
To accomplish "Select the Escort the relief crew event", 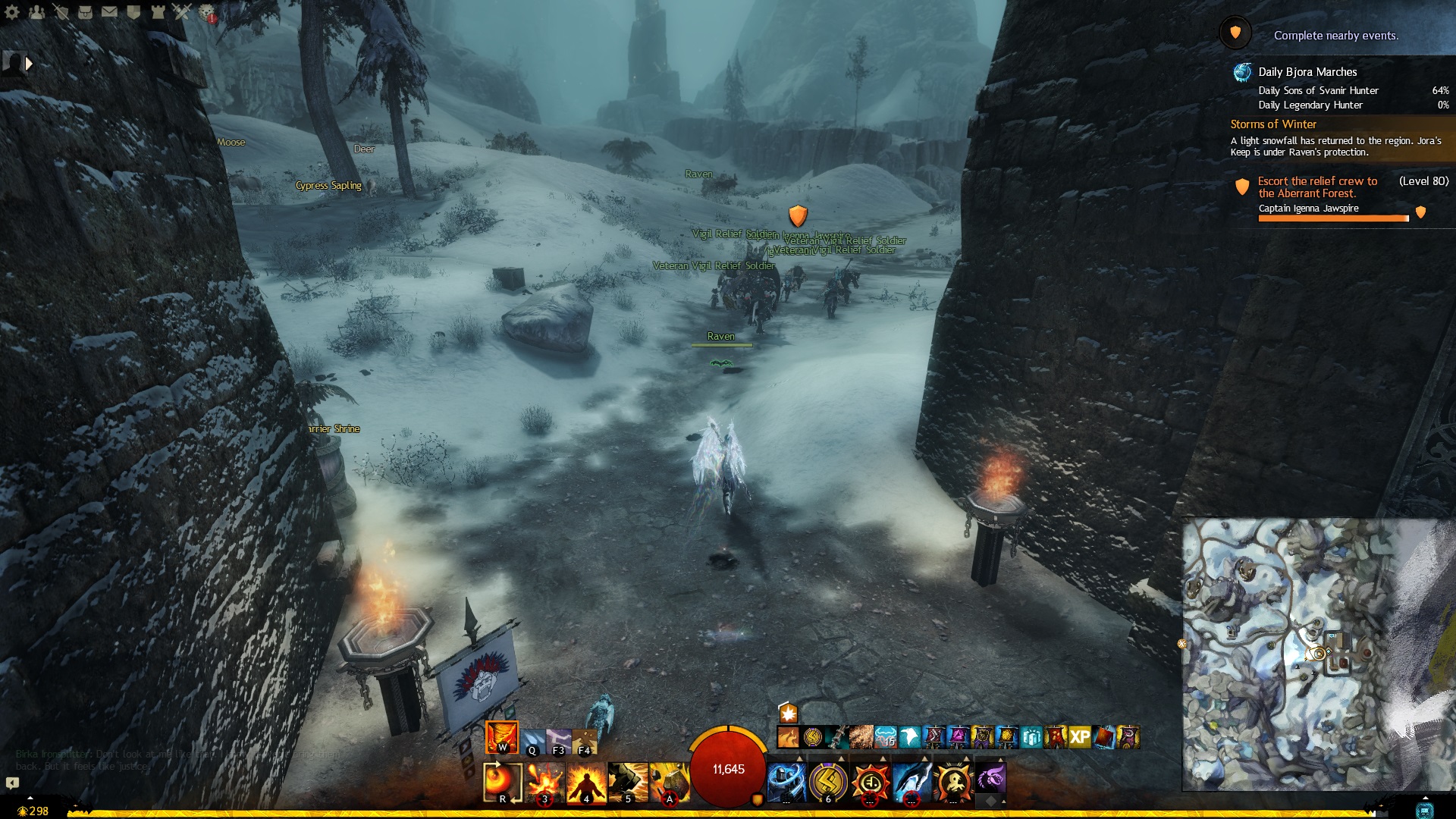I will [x=1317, y=187].
